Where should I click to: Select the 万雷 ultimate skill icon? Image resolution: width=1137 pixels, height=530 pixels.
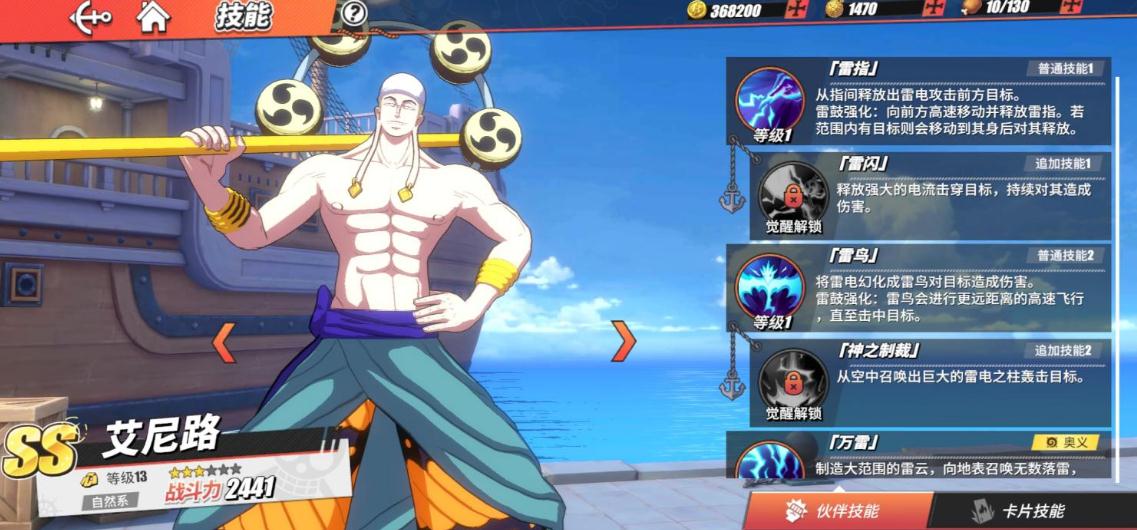click(770, 462)
